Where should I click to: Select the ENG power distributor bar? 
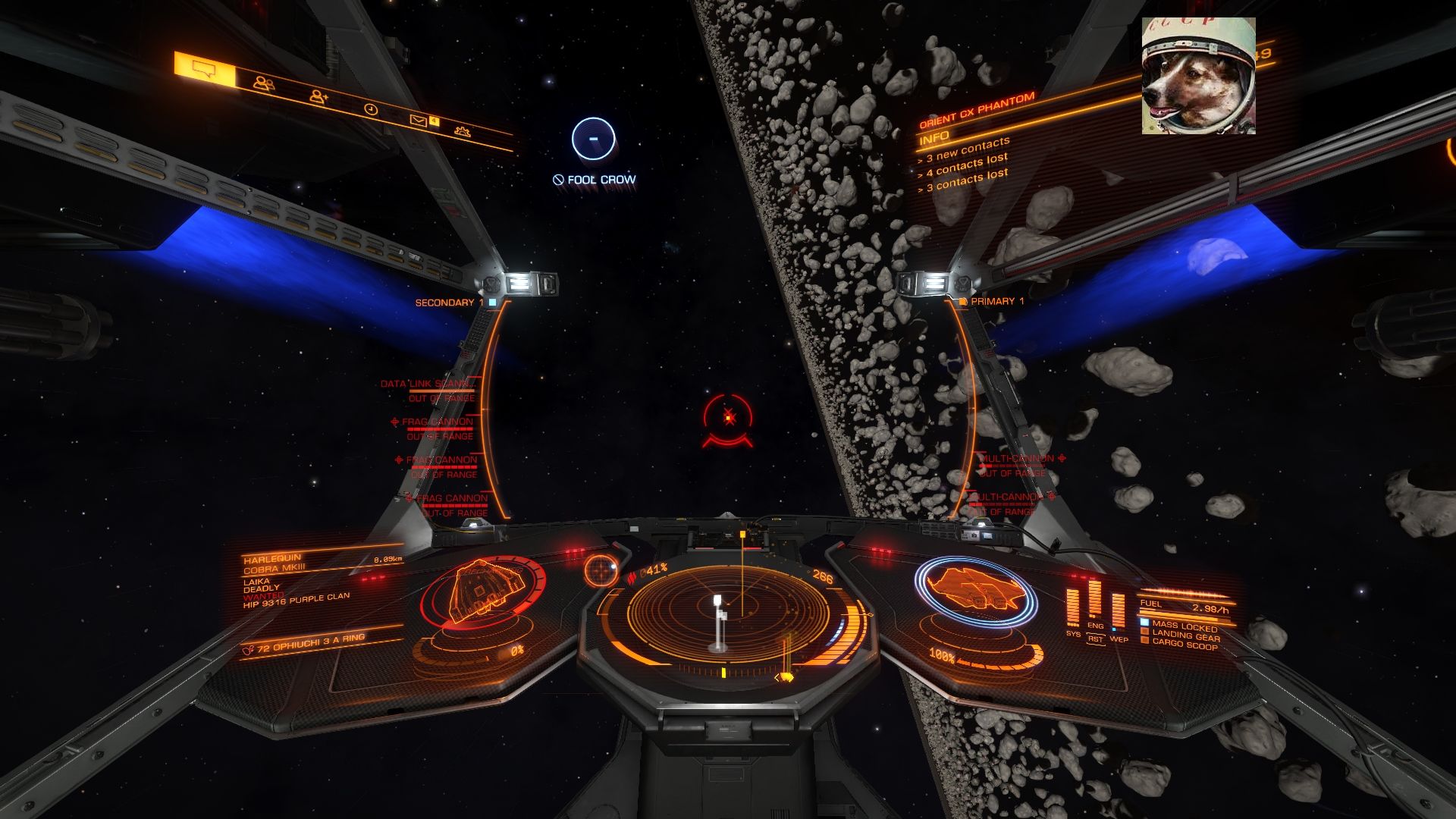(1094, 599)
